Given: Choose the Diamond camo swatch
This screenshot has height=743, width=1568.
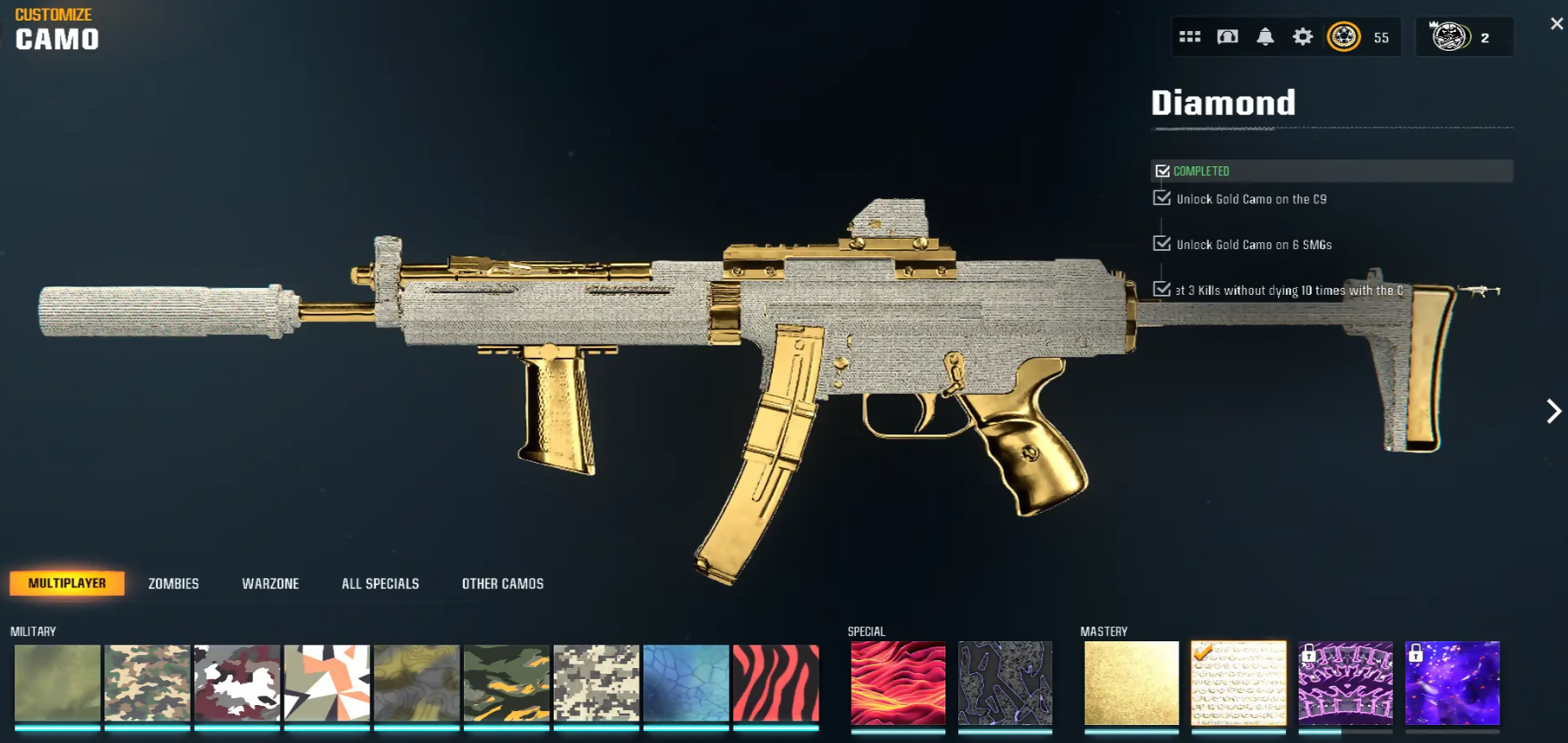Looking at the screenshot, I should click(x=1239, y=683).
